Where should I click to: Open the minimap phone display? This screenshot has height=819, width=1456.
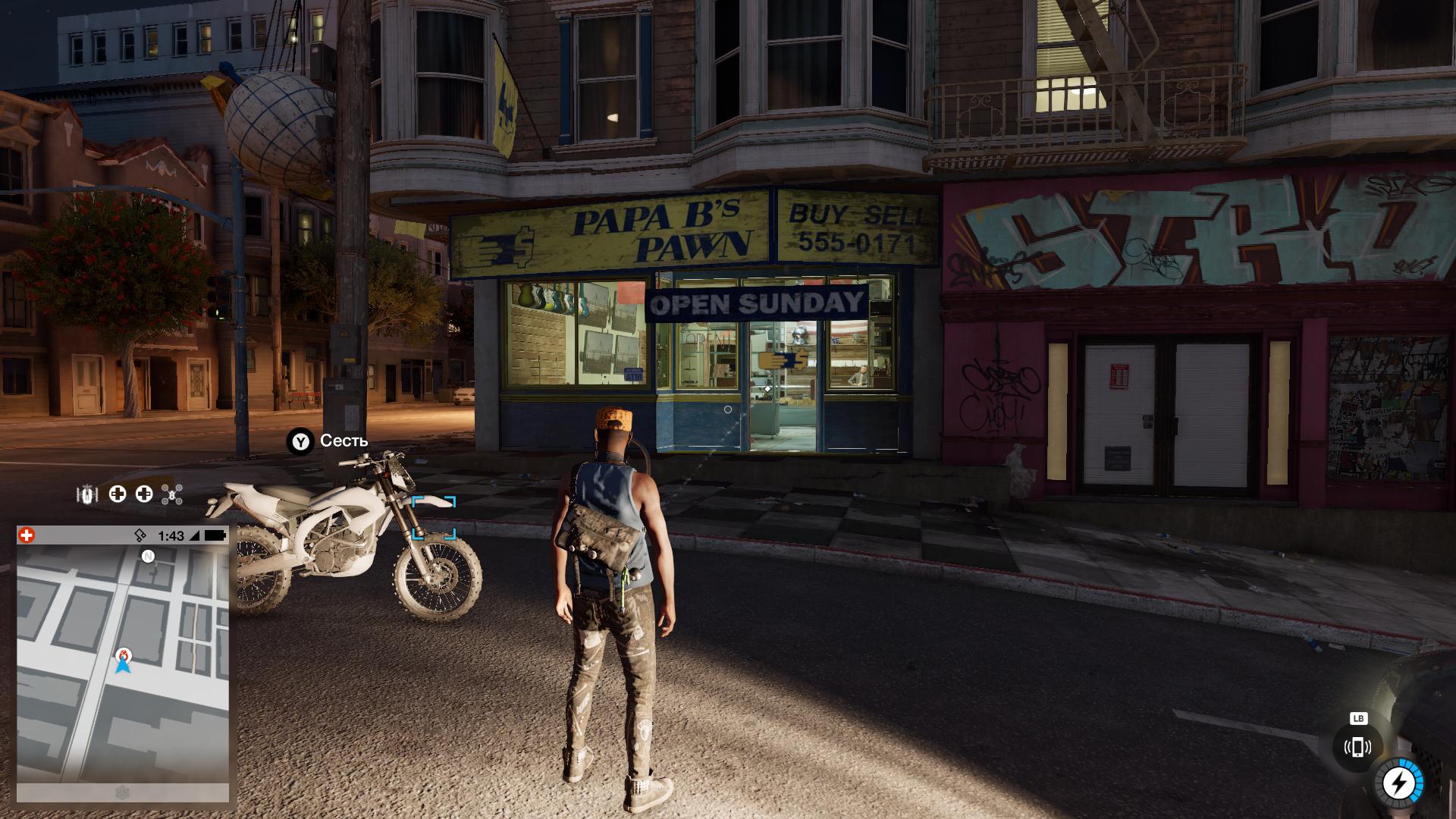pyautogui.click(x=123, y=664)
